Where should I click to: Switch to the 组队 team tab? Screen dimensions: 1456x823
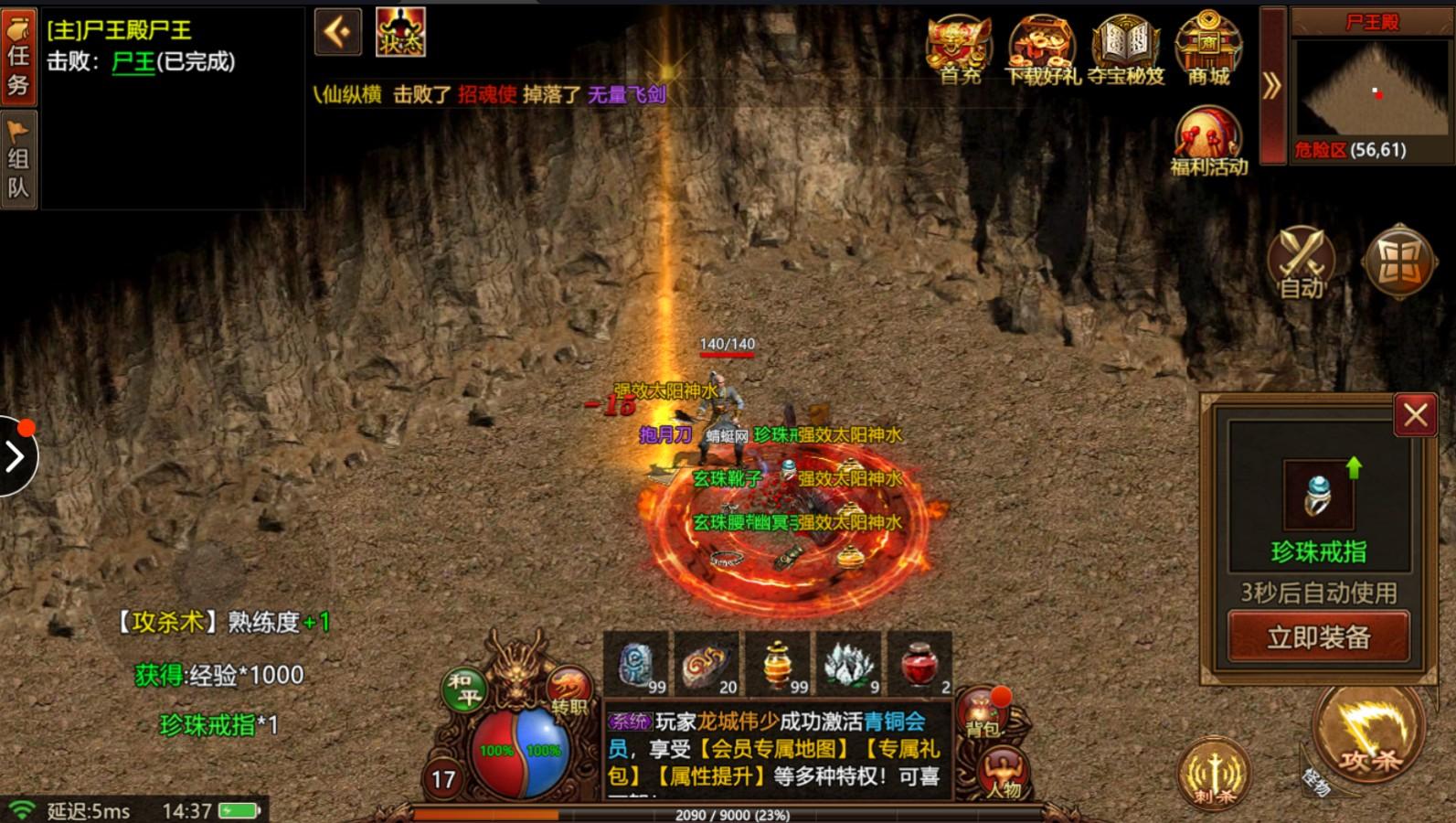coord(18,160)
